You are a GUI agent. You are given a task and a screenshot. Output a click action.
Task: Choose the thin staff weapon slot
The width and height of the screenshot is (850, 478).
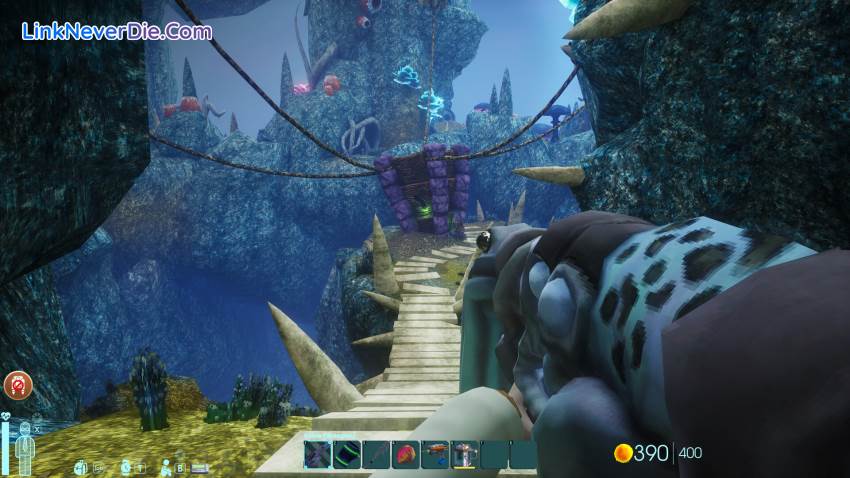click(x=376, y=454)
